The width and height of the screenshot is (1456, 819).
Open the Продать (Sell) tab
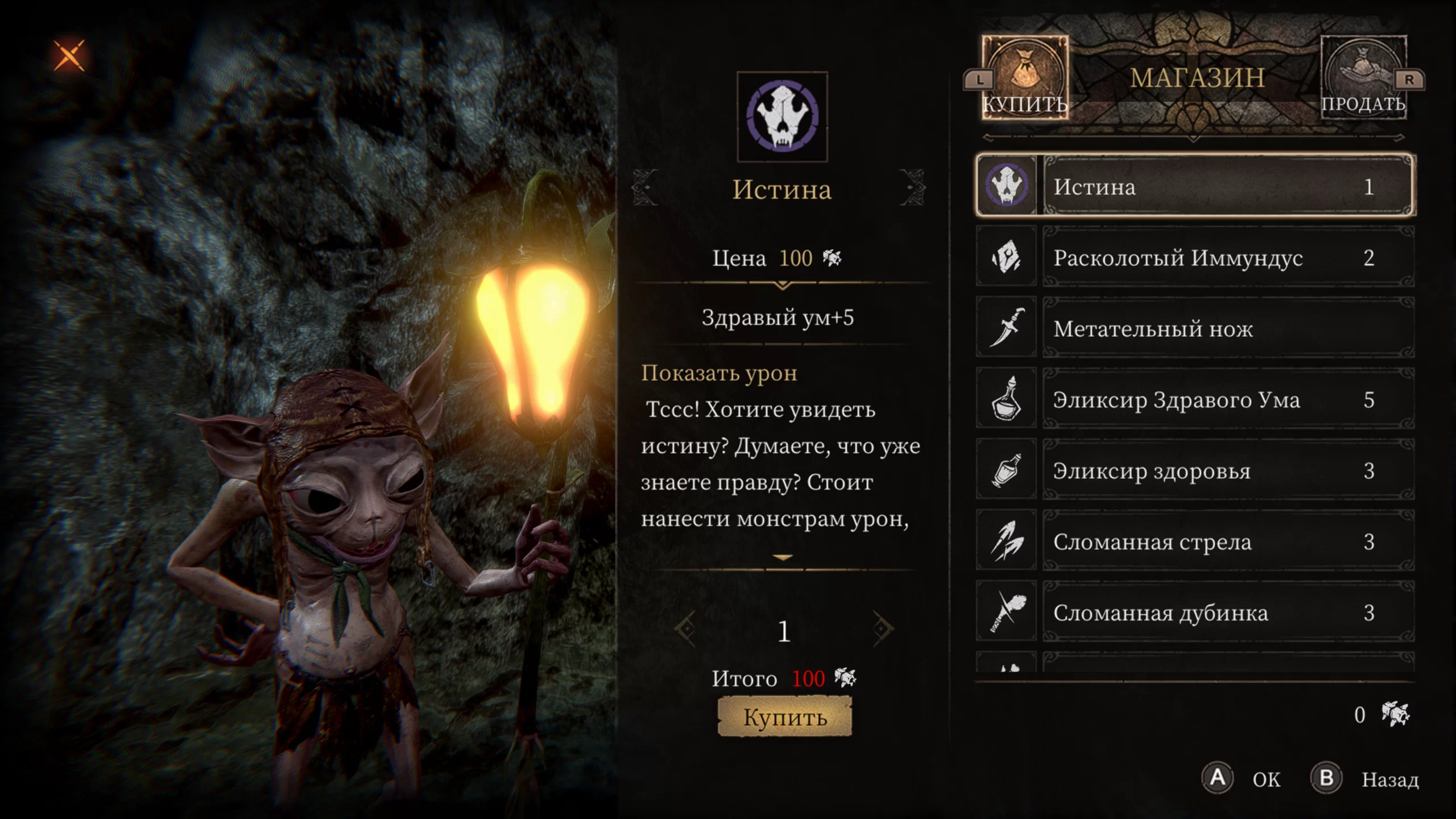[1363, 78]
